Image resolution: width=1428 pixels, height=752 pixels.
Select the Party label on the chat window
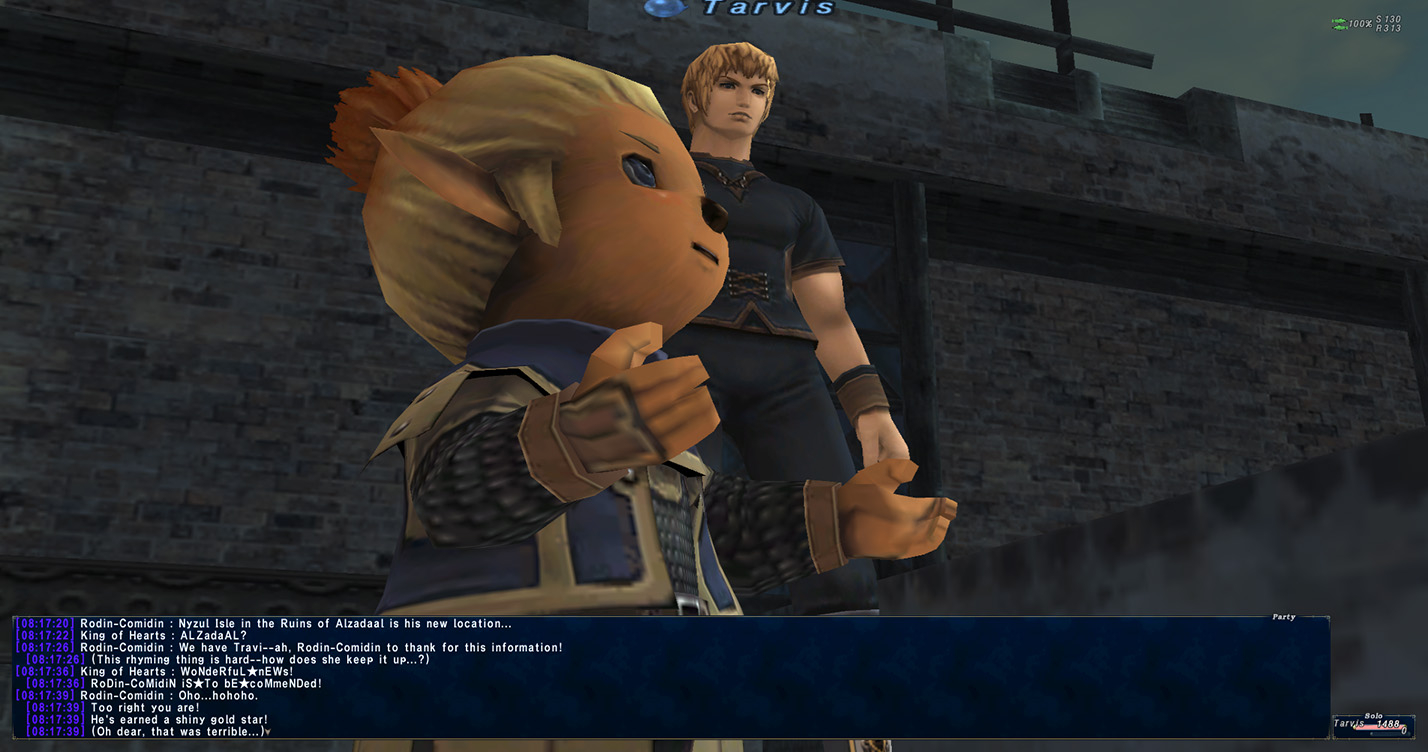pyautogui.click(x=1283, y=617)
